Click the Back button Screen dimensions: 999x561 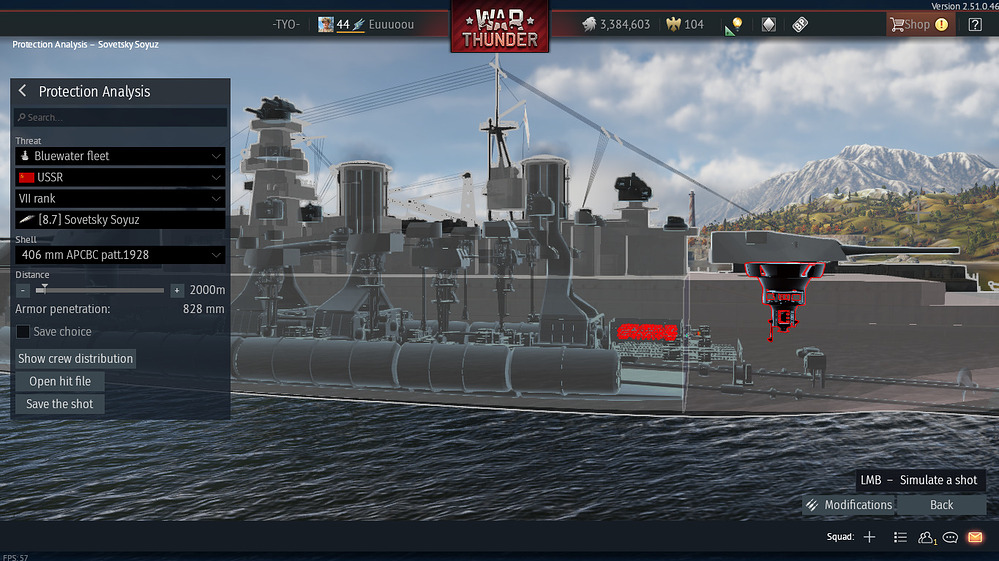click(941, 505)
